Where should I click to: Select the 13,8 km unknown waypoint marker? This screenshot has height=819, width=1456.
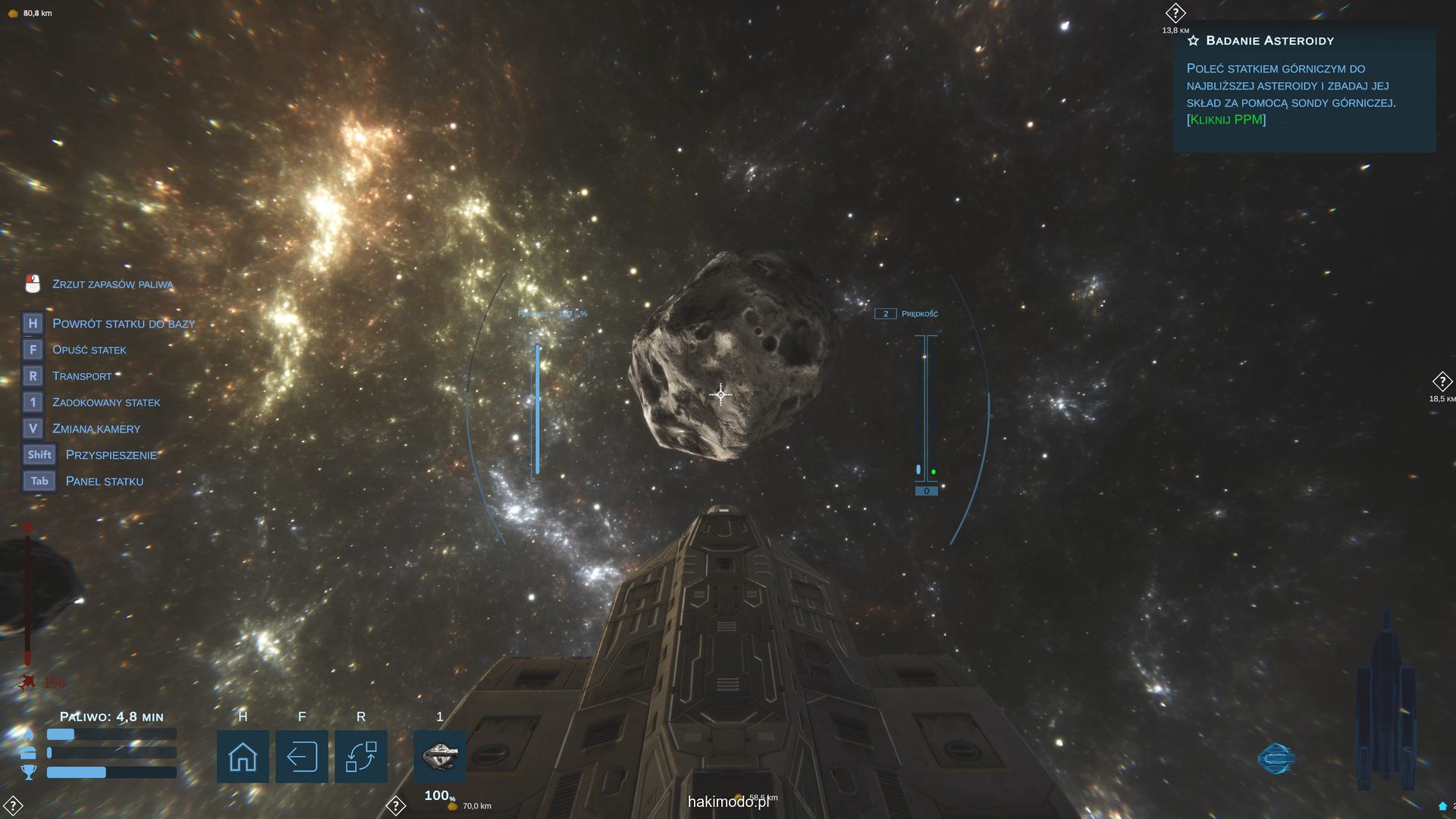coord(1175,14)
